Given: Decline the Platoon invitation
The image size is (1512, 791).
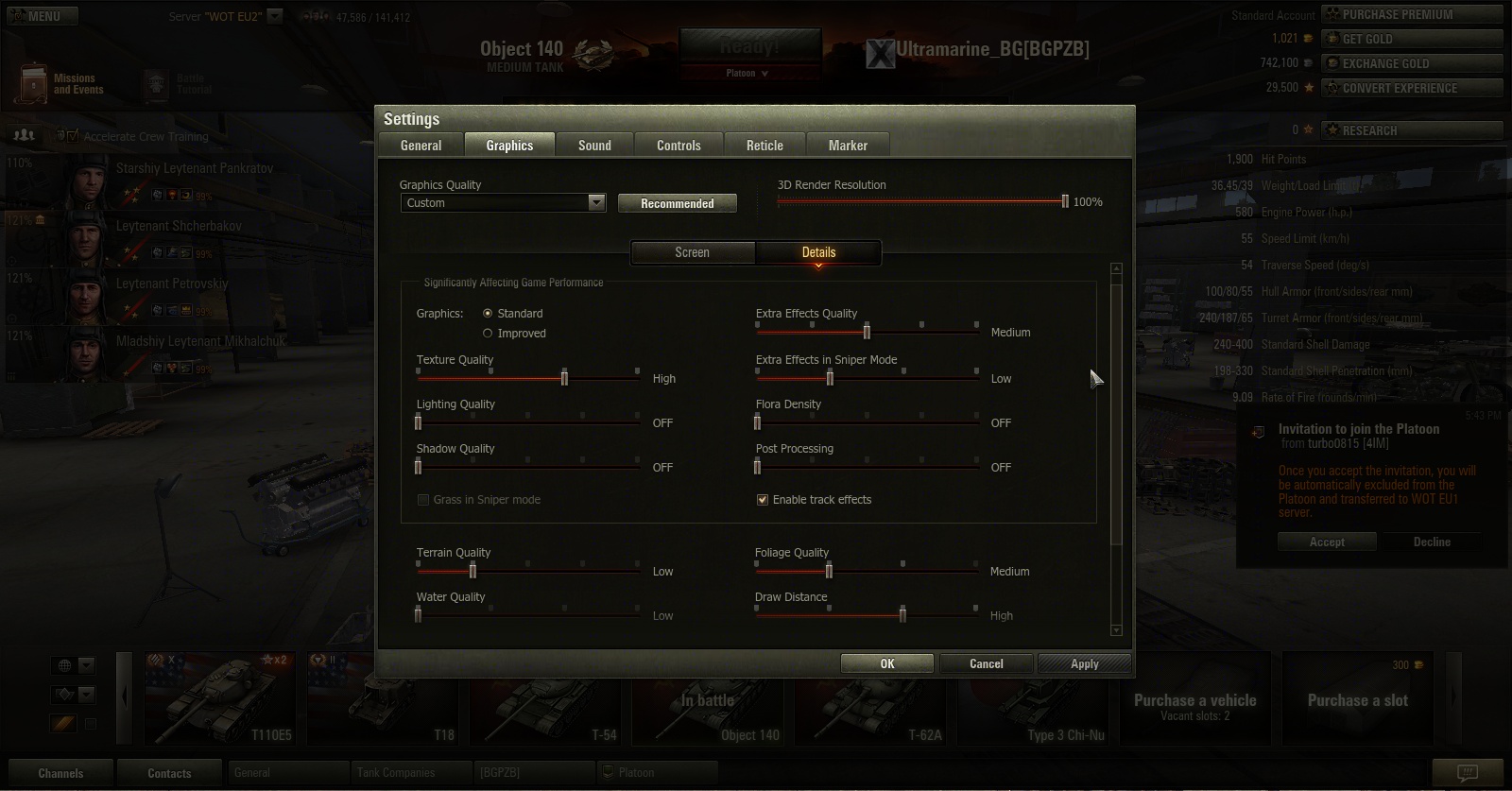Looking at the screenshot, I should click(1431, 542).
